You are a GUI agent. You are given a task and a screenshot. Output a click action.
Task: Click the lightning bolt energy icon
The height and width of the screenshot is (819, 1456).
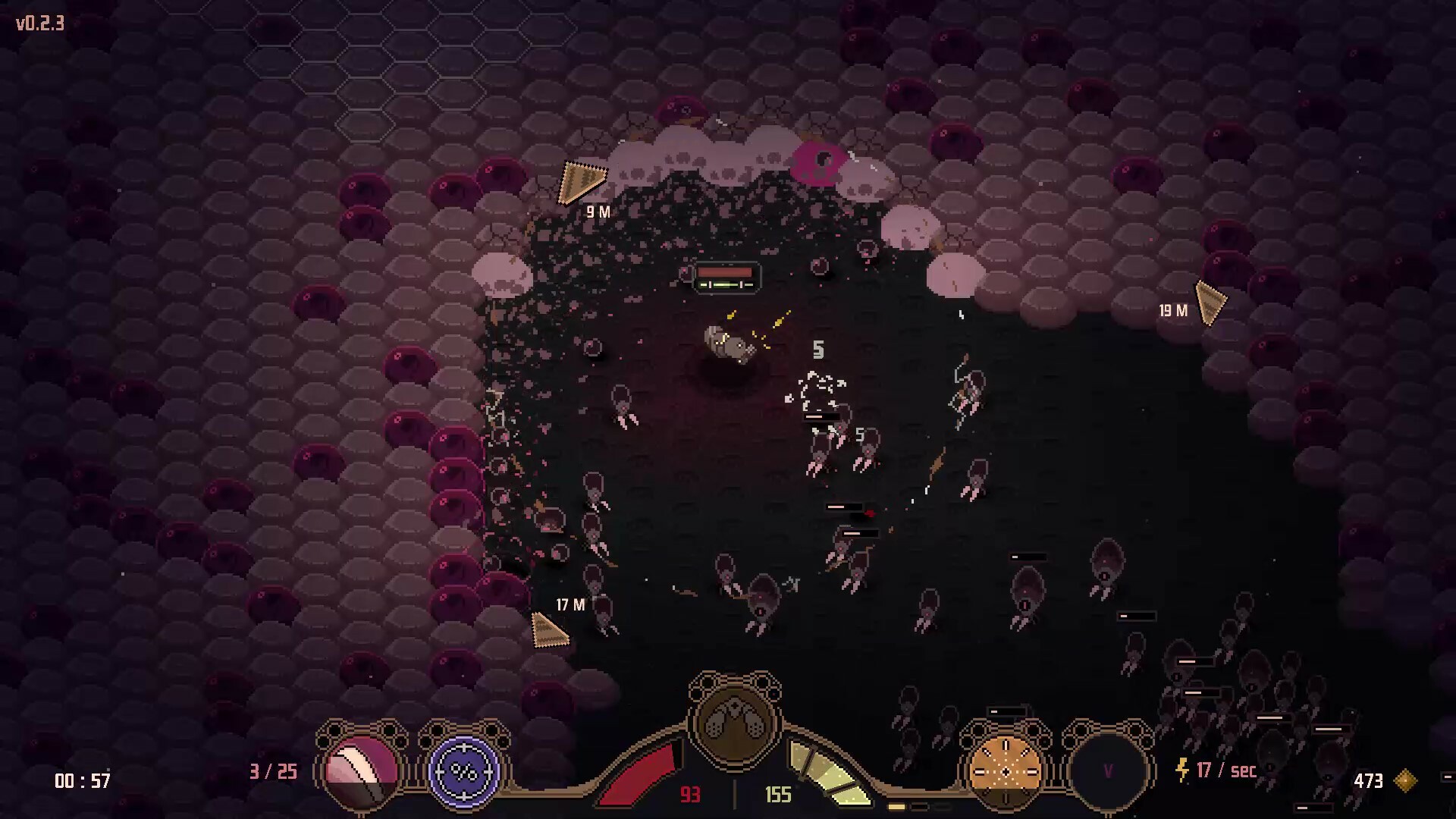click(x=1181, y=771)
